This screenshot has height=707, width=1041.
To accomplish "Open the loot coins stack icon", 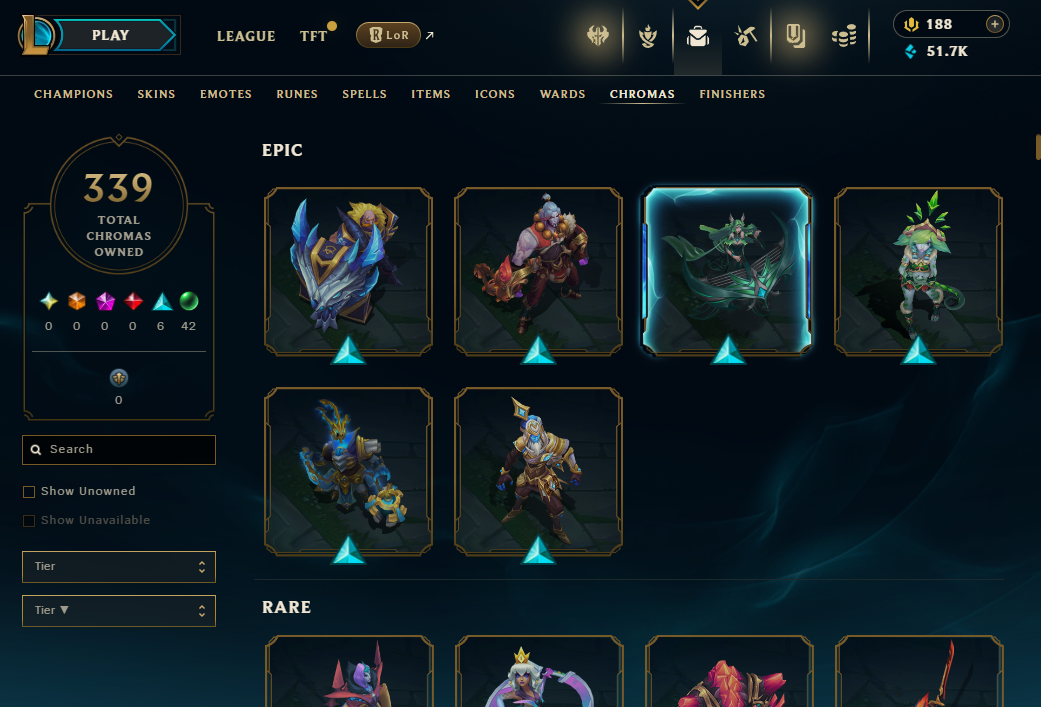I will pyautogui.click(x=844, y=37).
